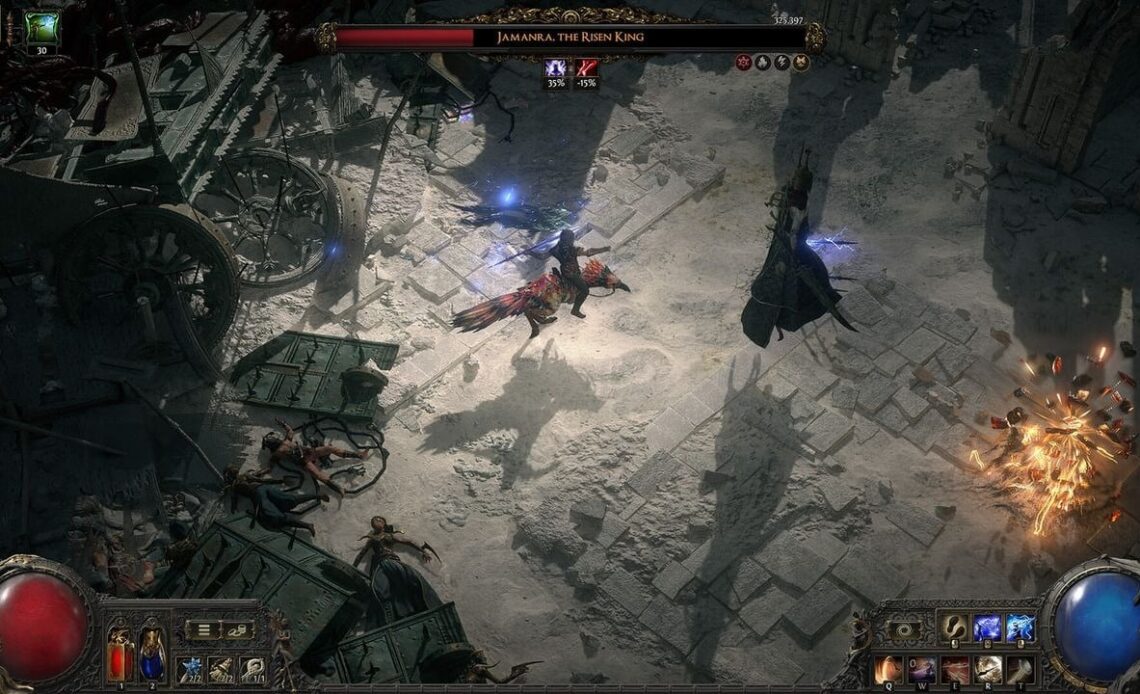The image size is (1140, 694).
Task: Activate the footprints movement skill
Action: click(955, 627)
